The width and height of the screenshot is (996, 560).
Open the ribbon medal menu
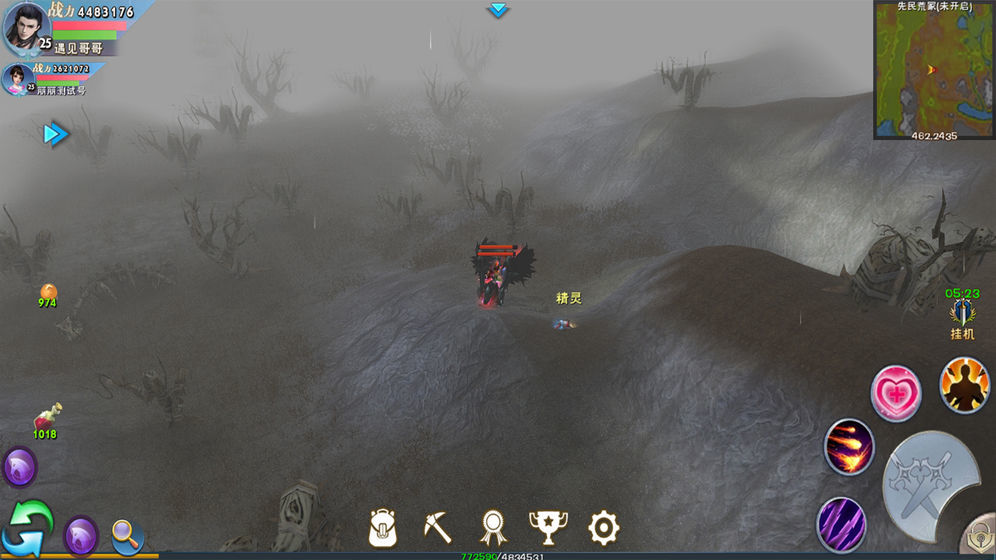pyautogui.click(x=492, y=526)
